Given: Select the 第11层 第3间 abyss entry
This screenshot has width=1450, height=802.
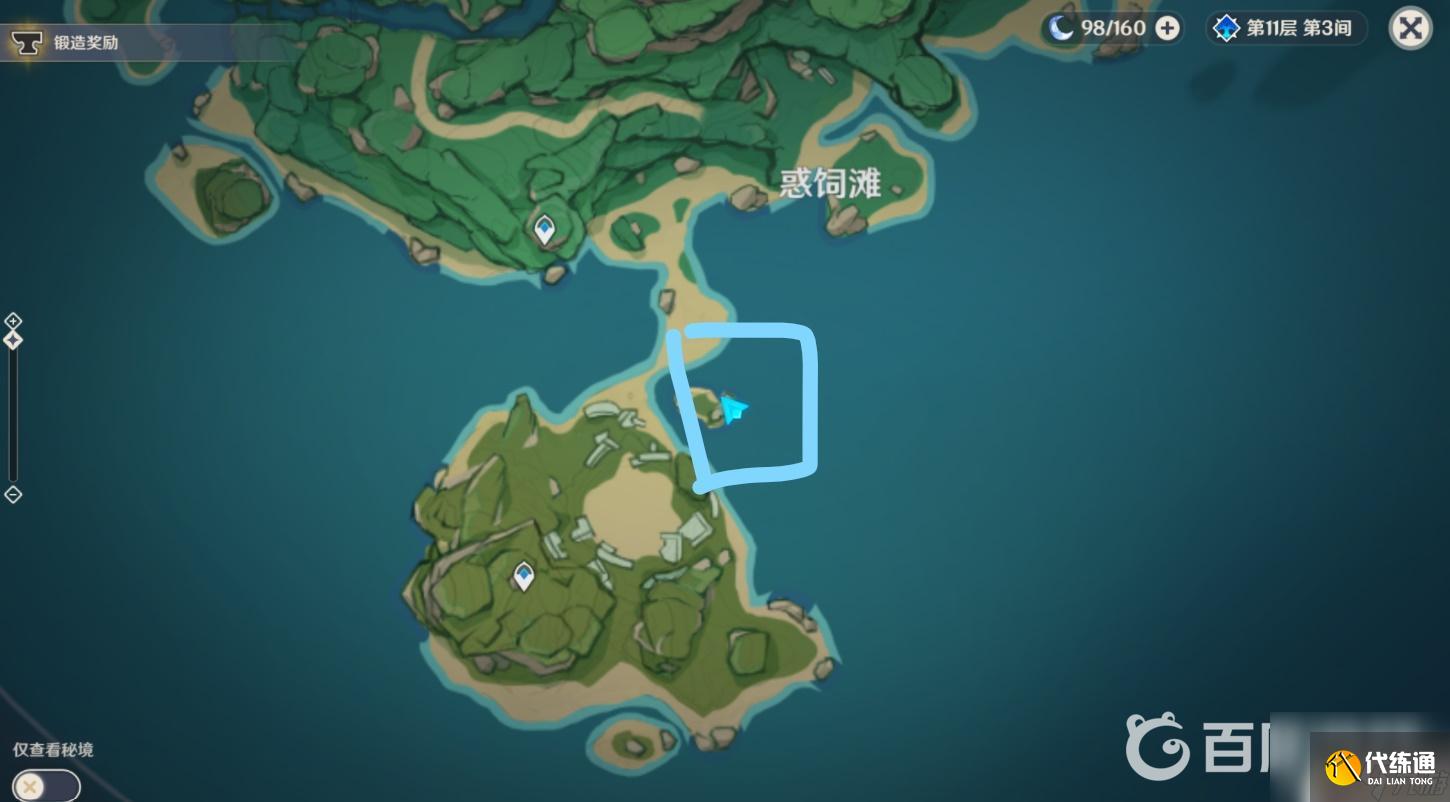Looking at the screenshot, I should tap(1300, 27).
